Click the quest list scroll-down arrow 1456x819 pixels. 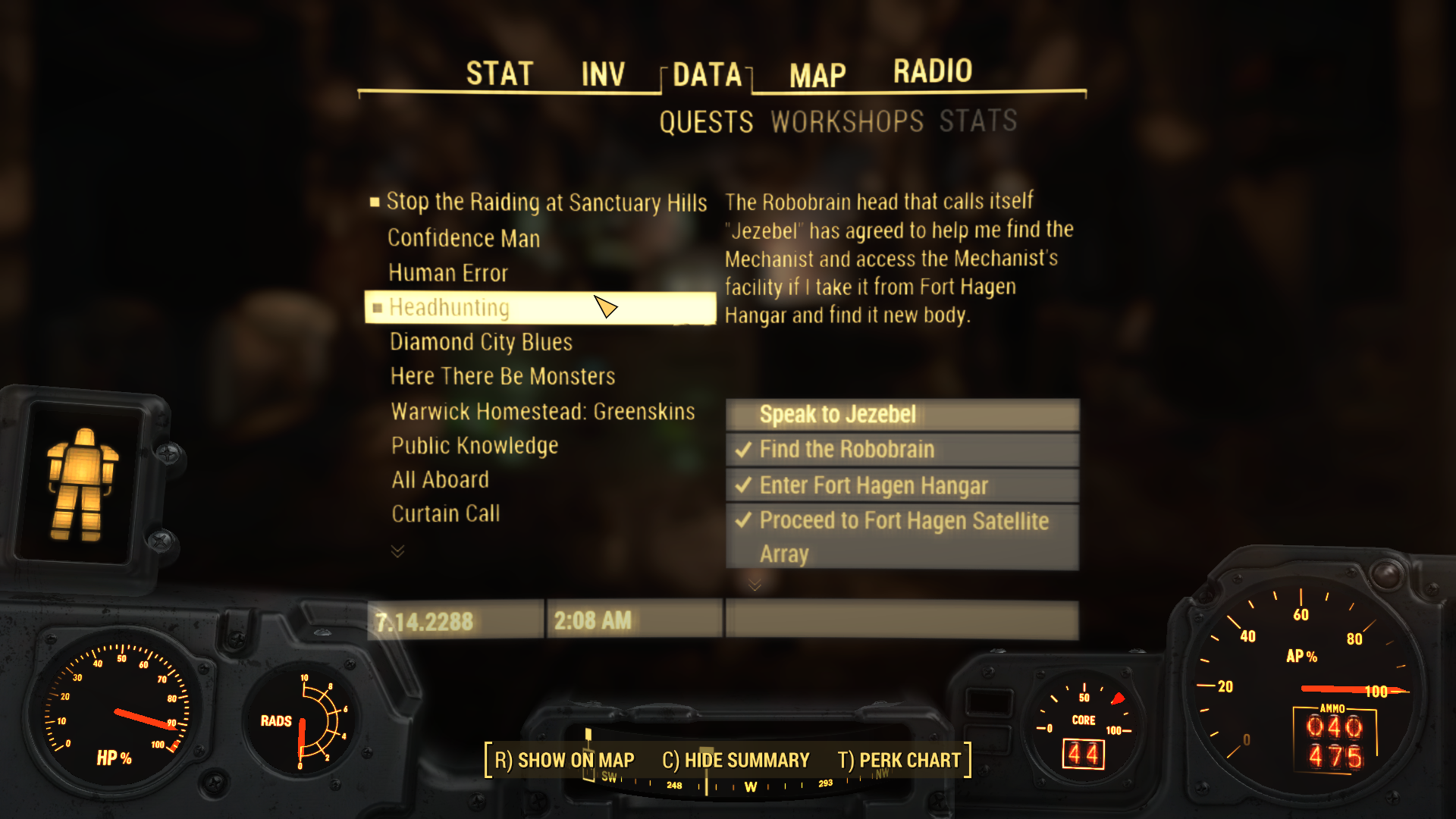pyautogui.click(x=397, y=551)
